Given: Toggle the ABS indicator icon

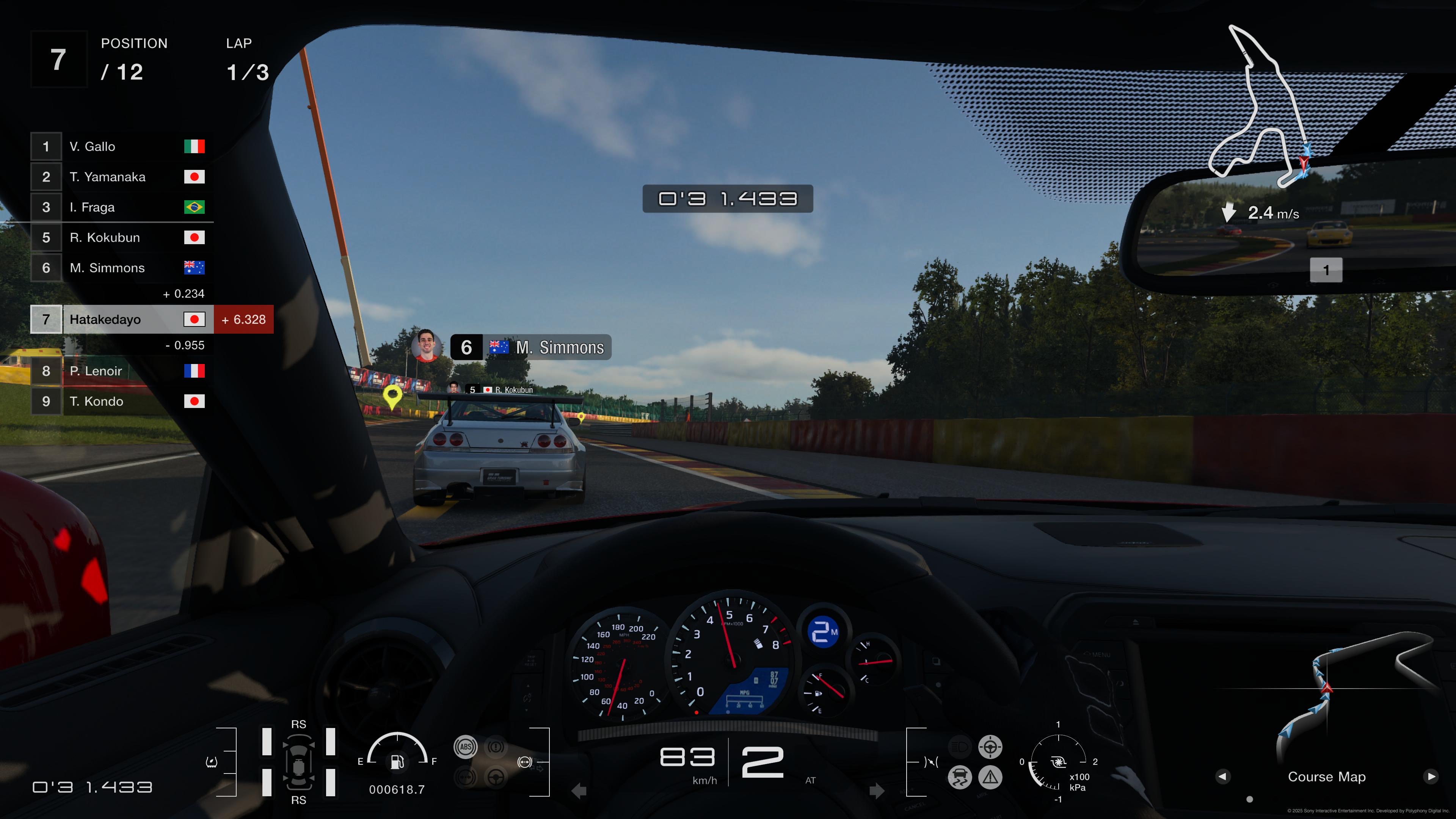Looking at the screenshot, I should (465, 747).
